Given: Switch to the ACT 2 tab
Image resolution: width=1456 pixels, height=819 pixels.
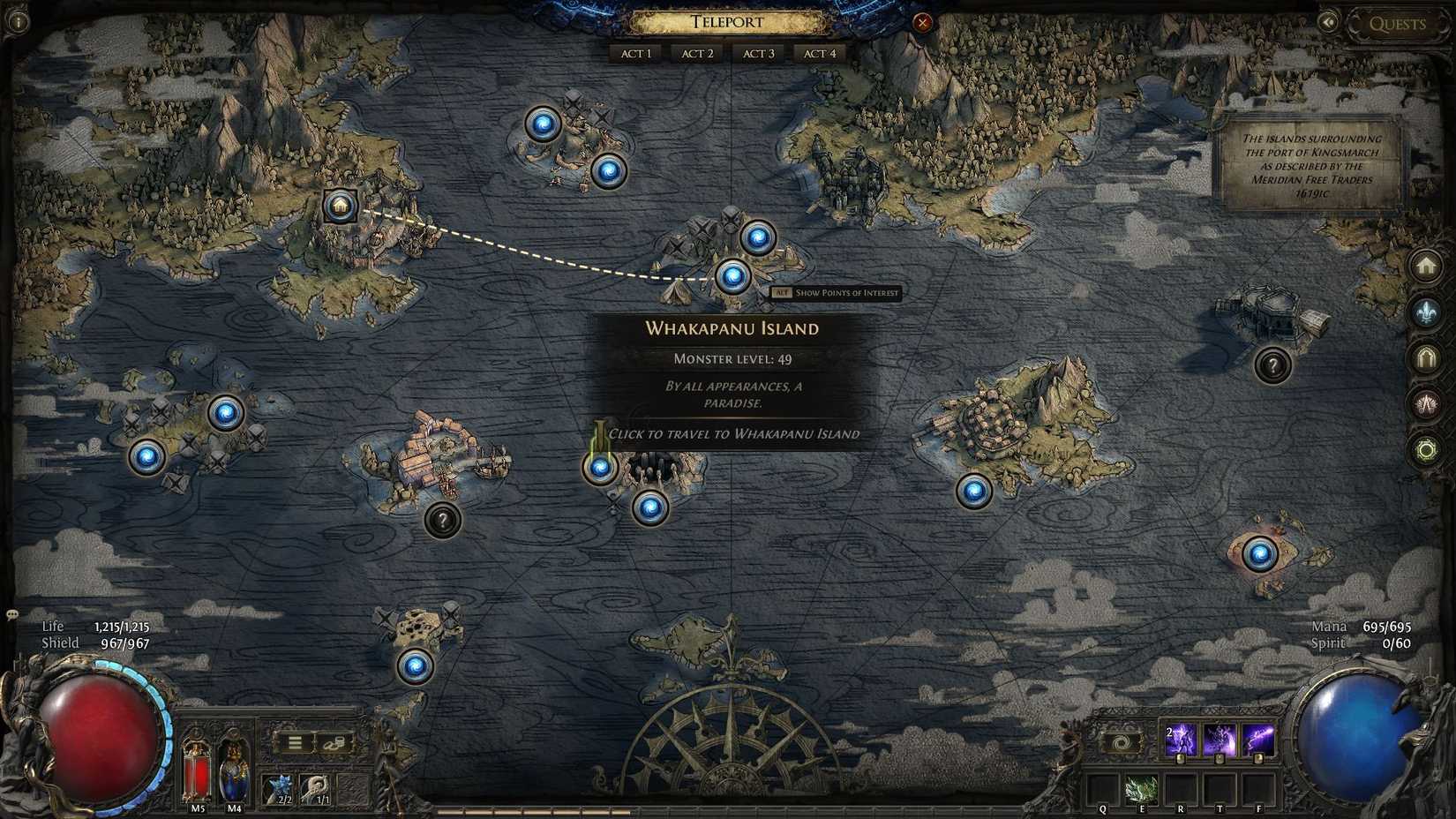Looking at the screenshot, I should [x=696, y=53].
